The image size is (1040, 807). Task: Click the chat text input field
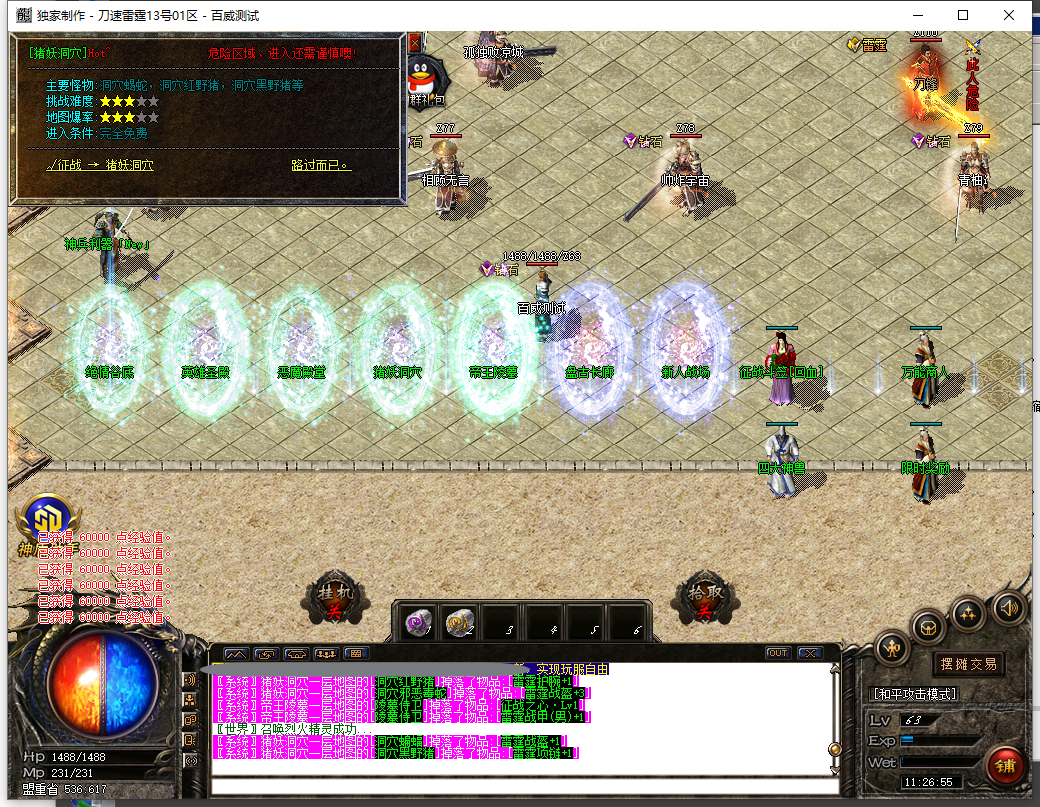(520, 786)
